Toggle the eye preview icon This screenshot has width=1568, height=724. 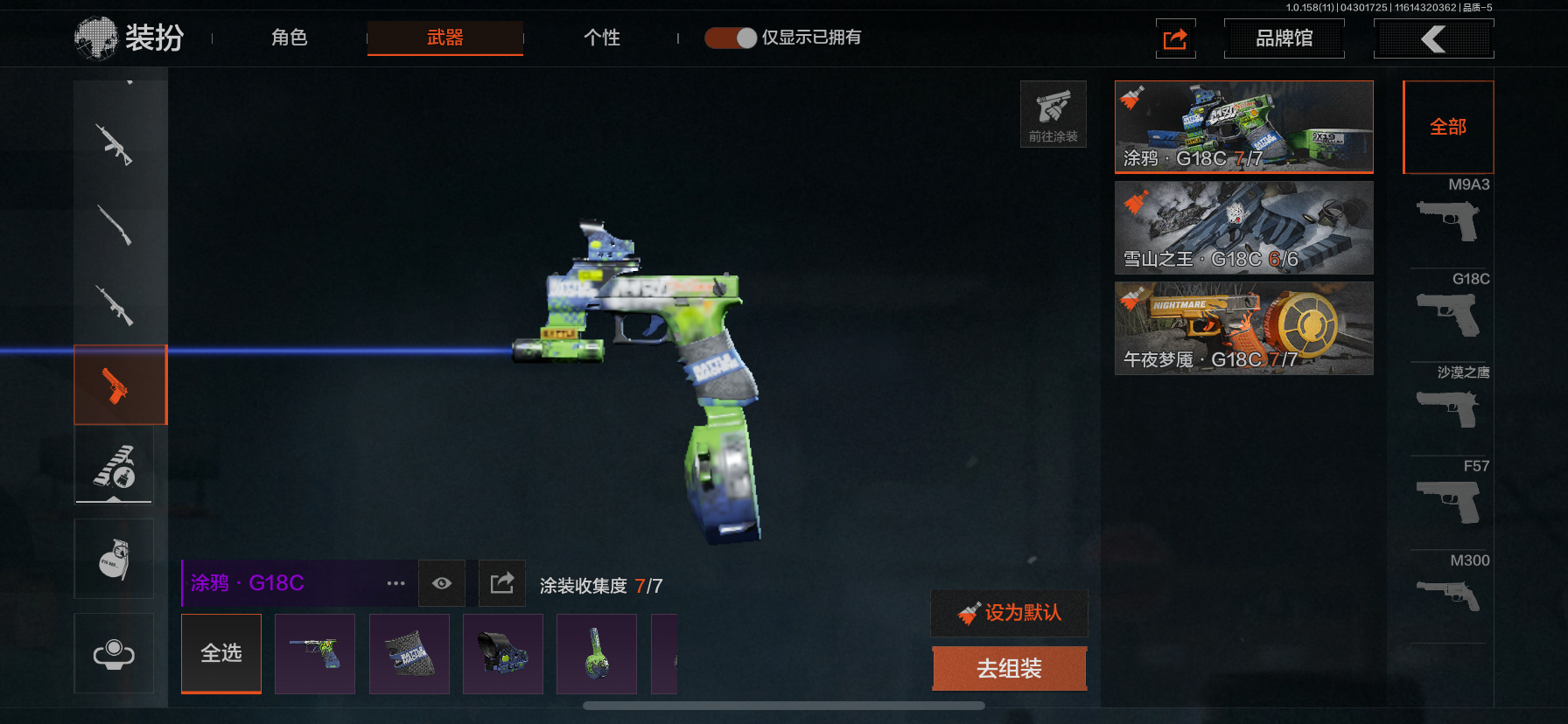(x=442, y=583)
